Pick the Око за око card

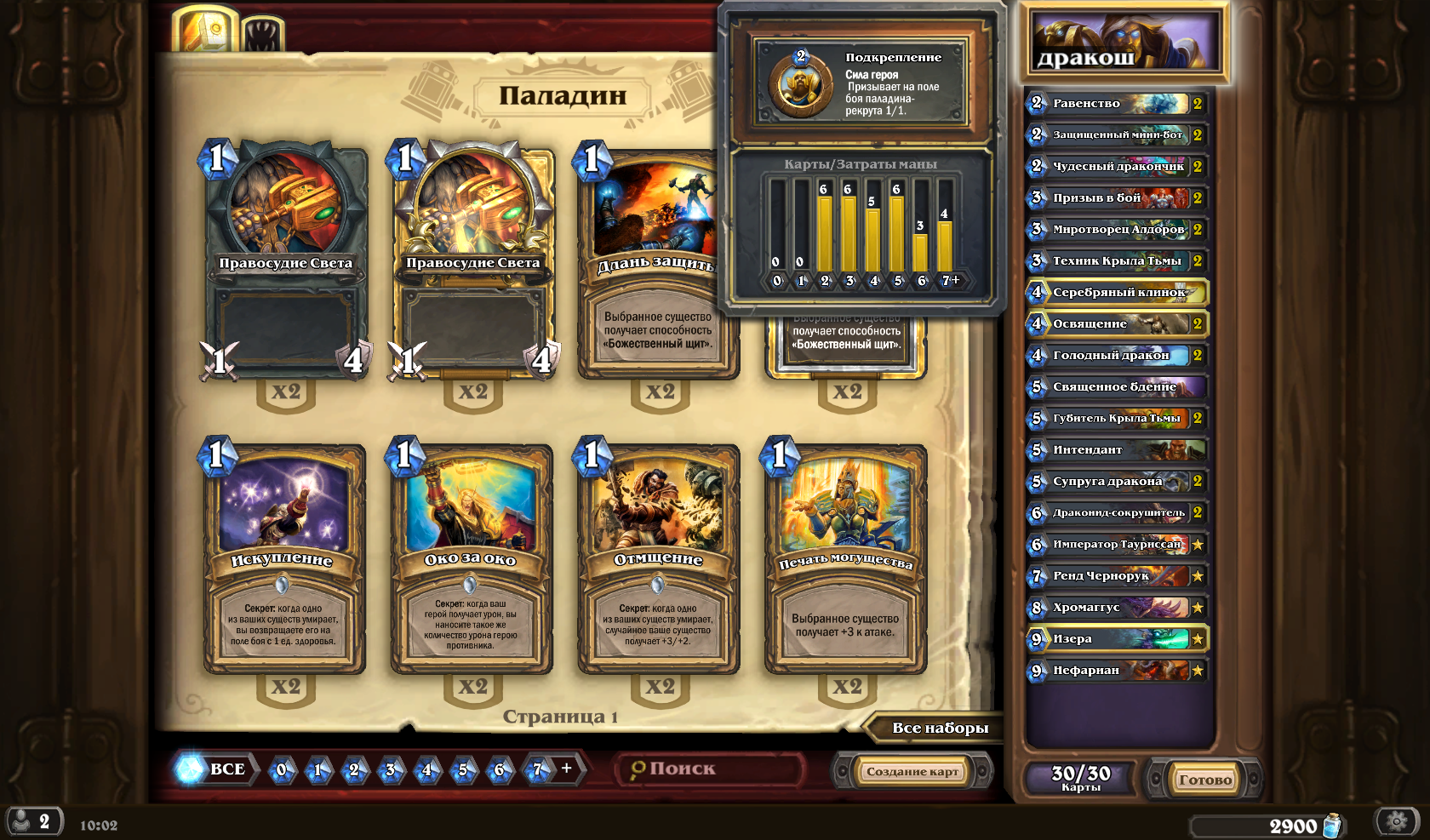click(472, 557)
